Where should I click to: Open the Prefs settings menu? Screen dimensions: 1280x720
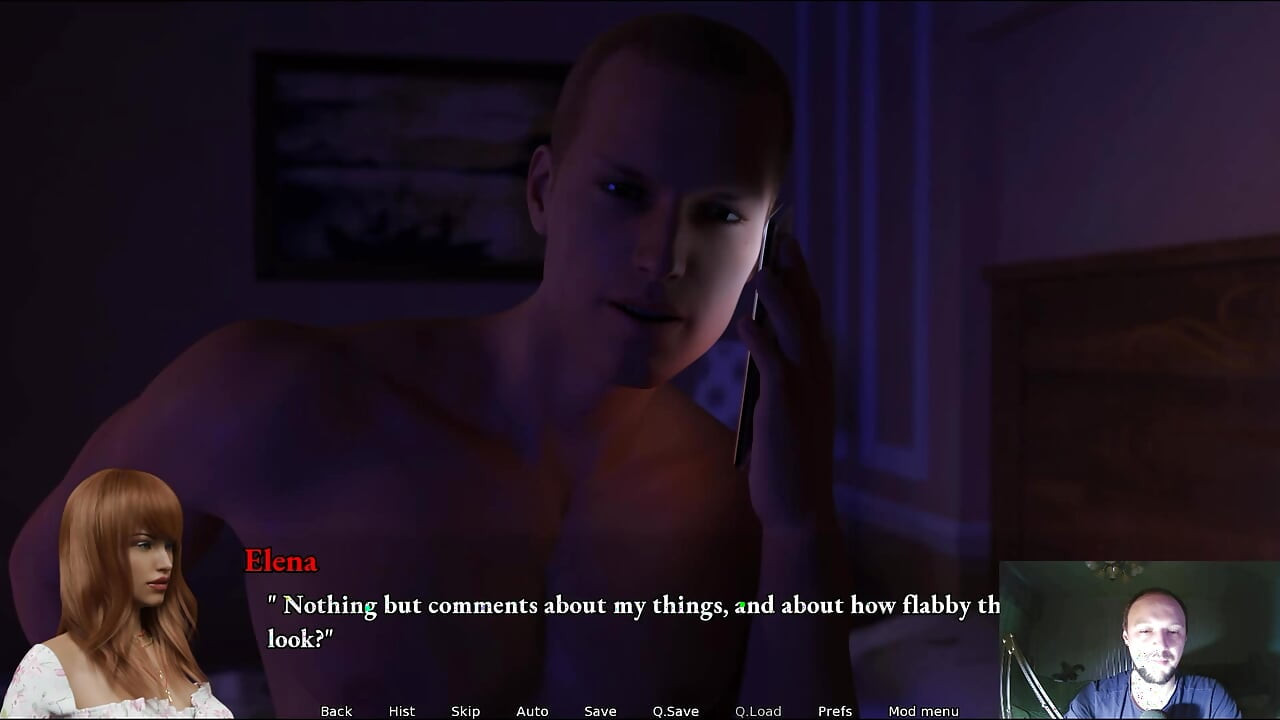tap(835, 711)
